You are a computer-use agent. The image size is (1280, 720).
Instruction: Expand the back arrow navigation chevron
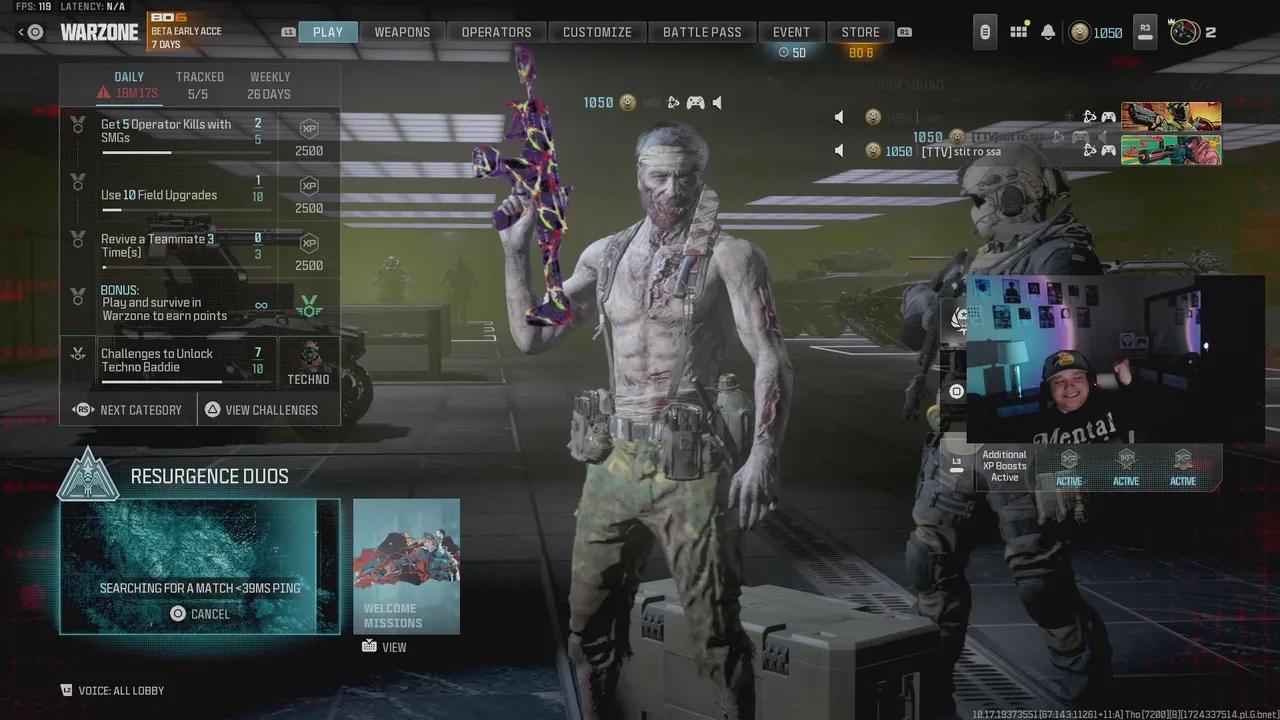point(20,31)
